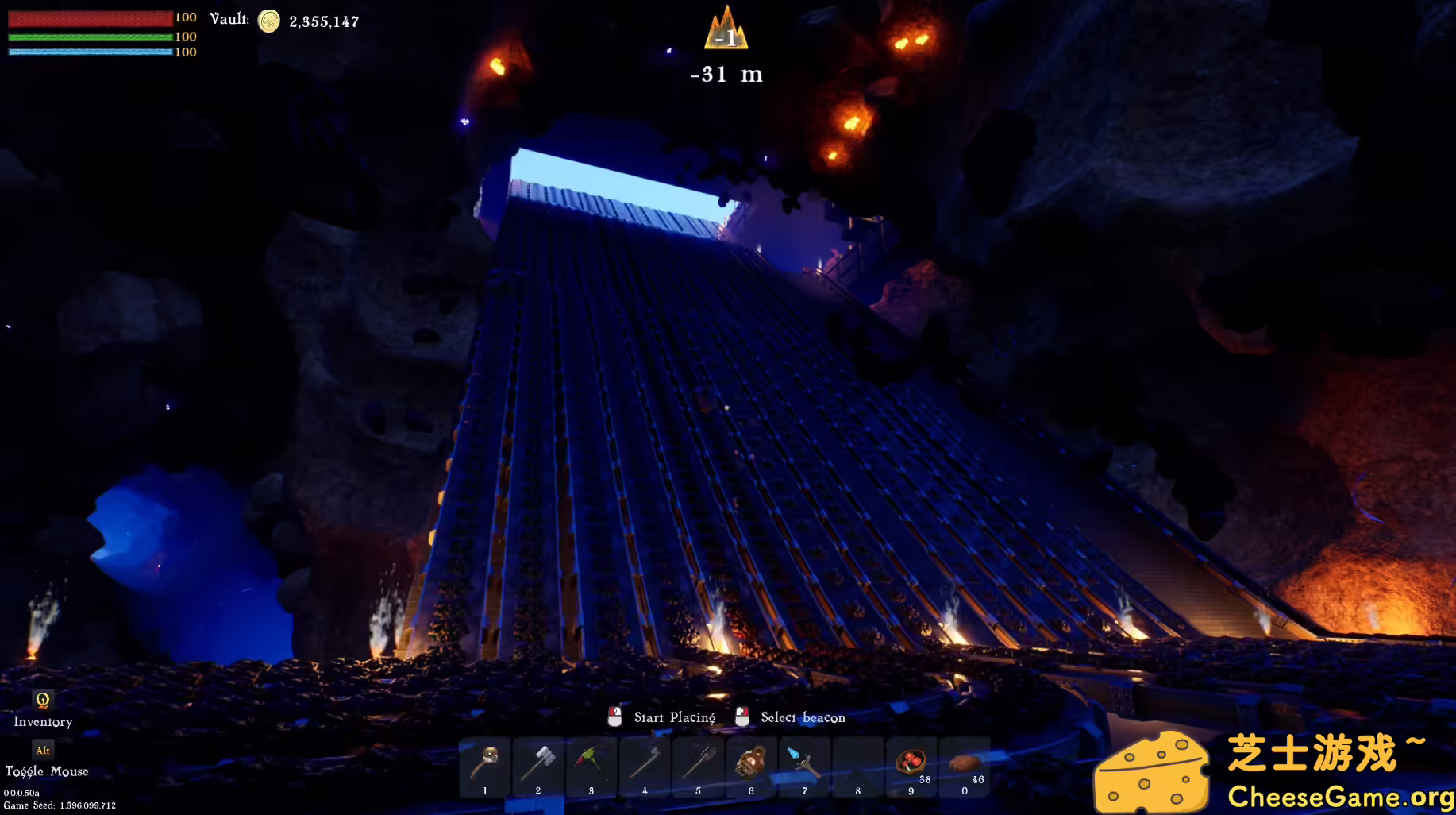1456x815 pixels.
Task: Select the raw meat in slot 0
Action: tap(965, 763)
